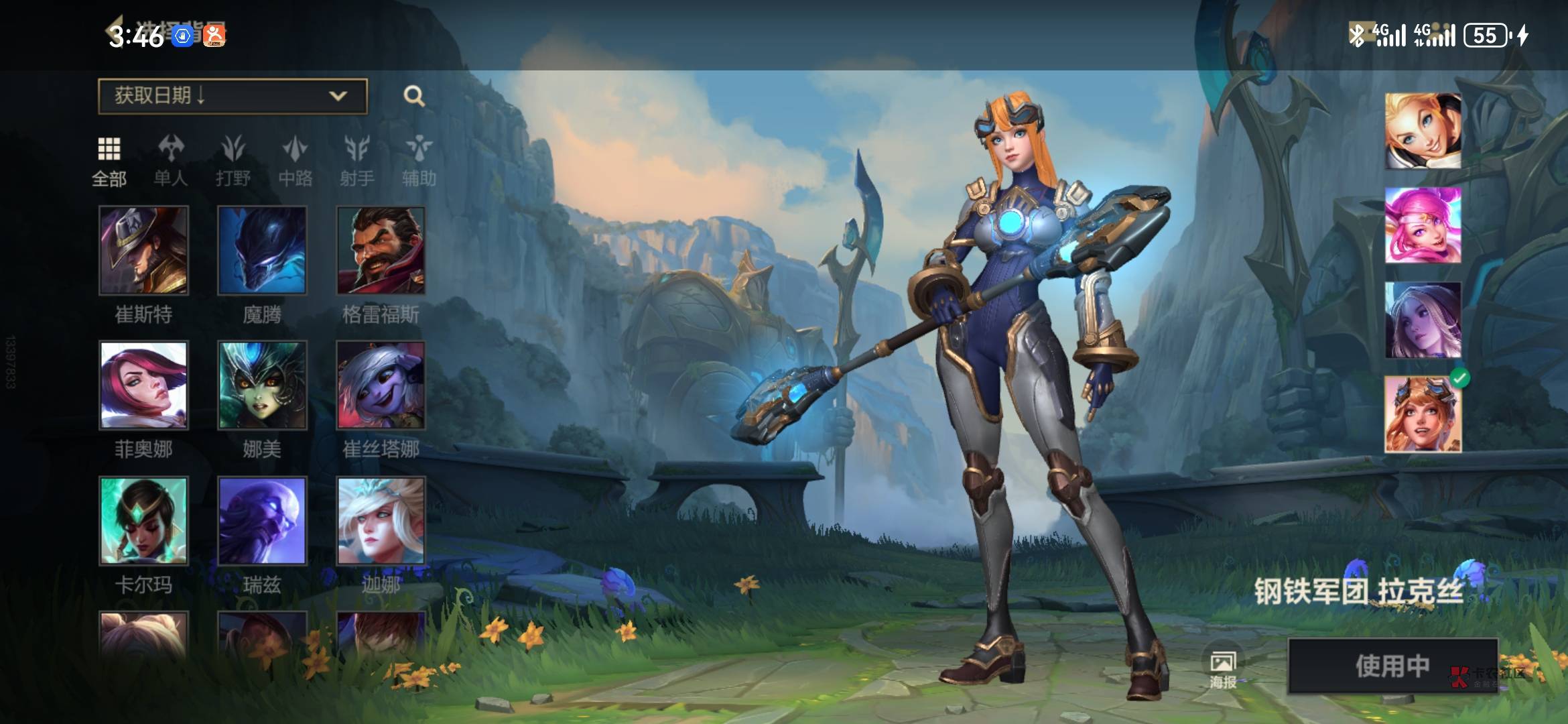
Task: Choose the 卡尔玛 champion portrait
Action: pyautogui.click(x=143, y=521)
